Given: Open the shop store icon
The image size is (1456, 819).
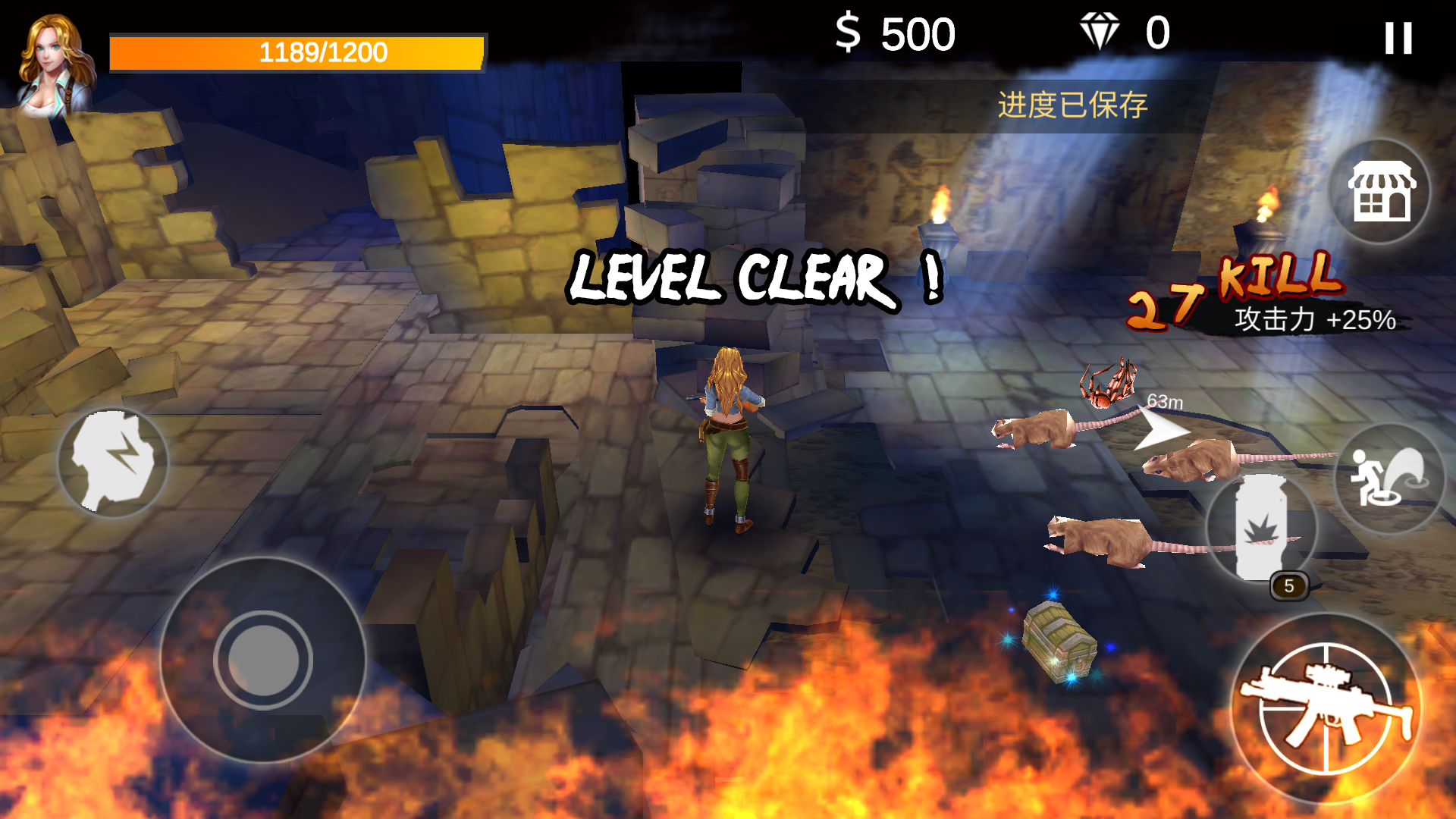Looking at the screenshot, I should click(1379, 191).
